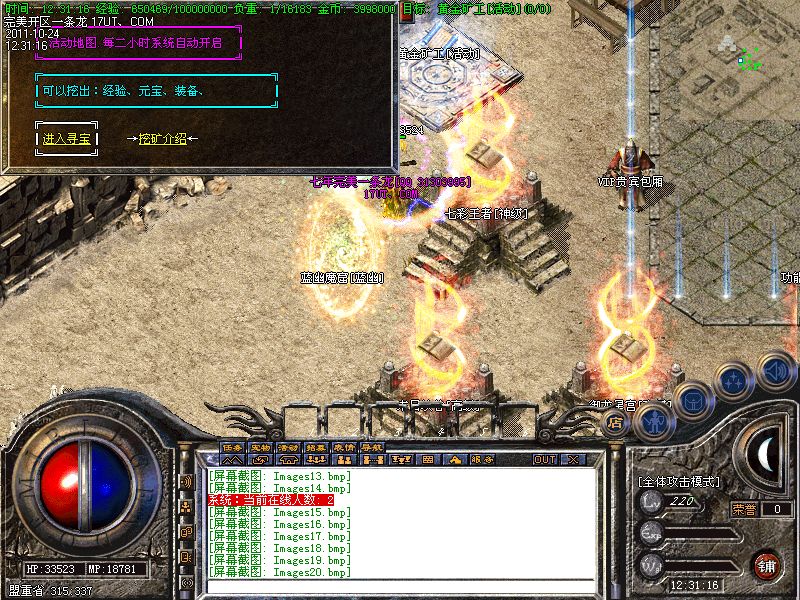Open the character equipment figure icon

coord(653,422)
